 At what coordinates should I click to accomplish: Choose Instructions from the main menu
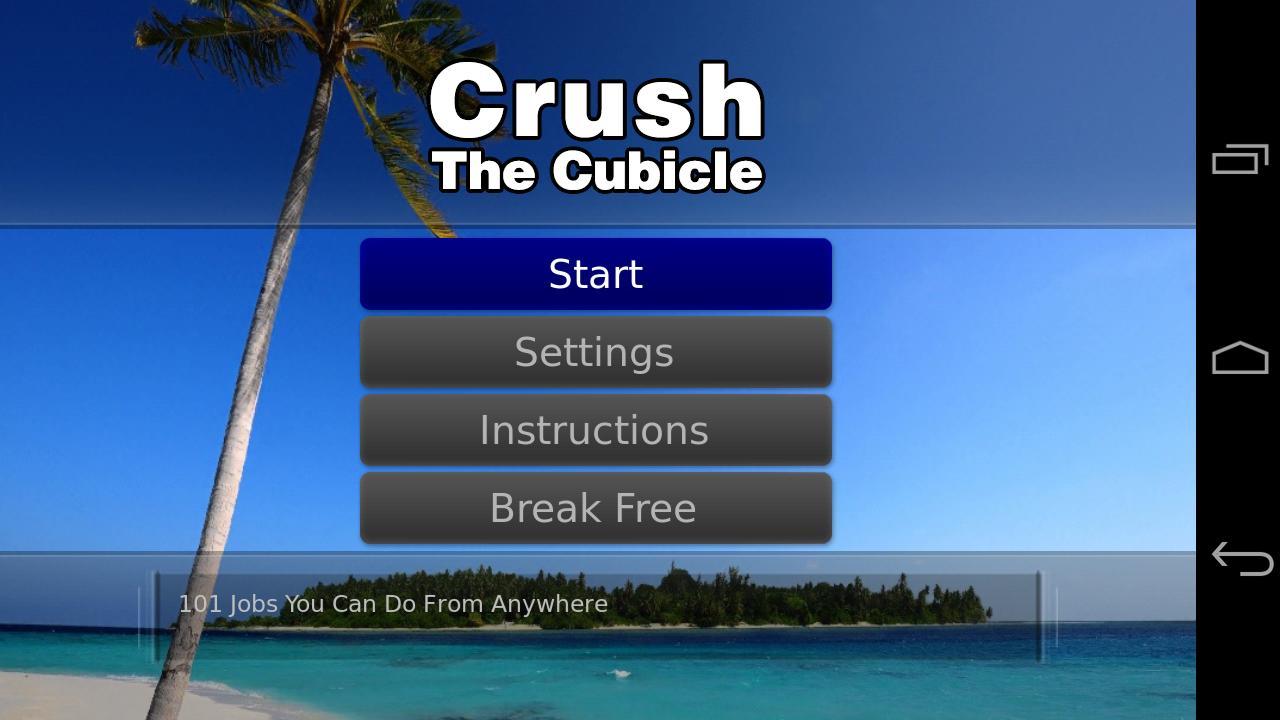tap(595, 429)
